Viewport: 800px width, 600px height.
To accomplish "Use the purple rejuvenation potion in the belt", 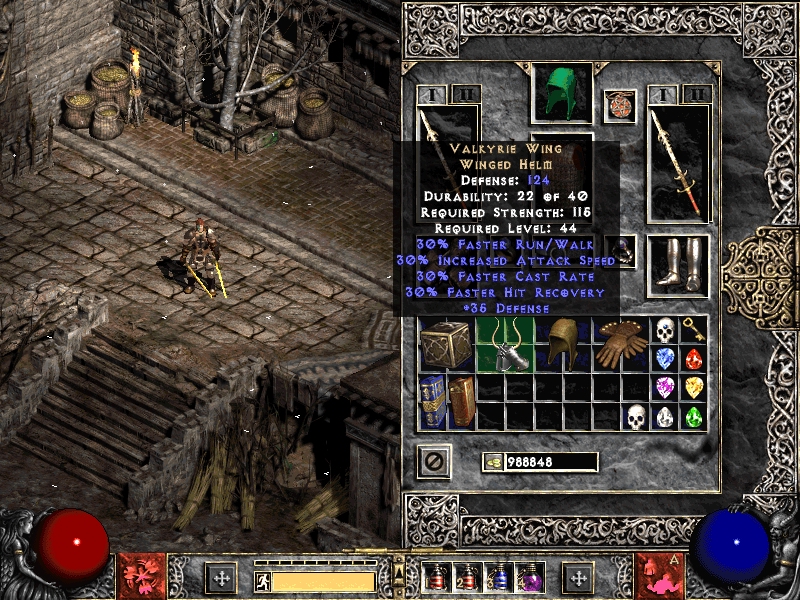I will coord(526,578).
